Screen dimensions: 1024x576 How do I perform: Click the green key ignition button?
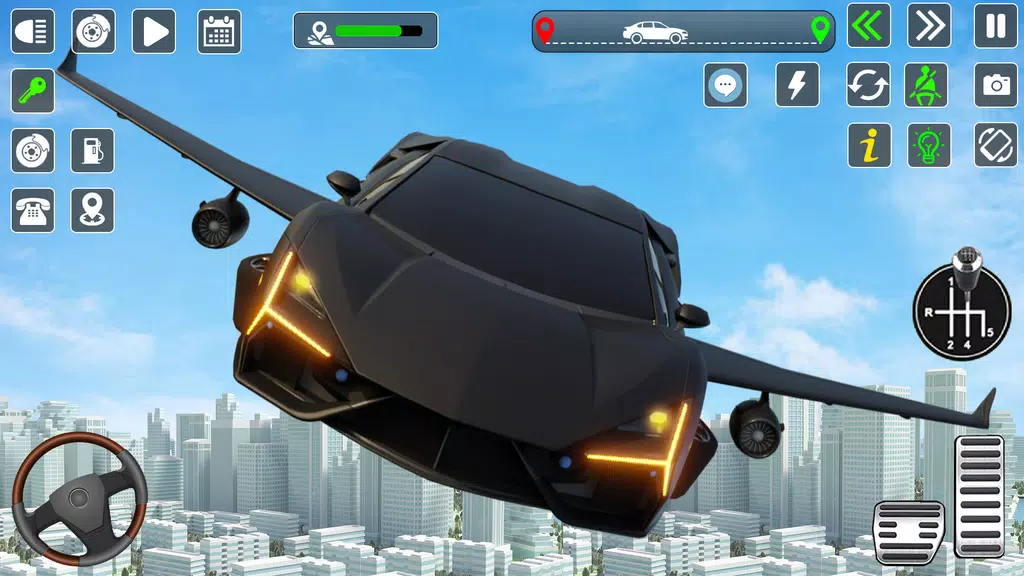(33, 91)
